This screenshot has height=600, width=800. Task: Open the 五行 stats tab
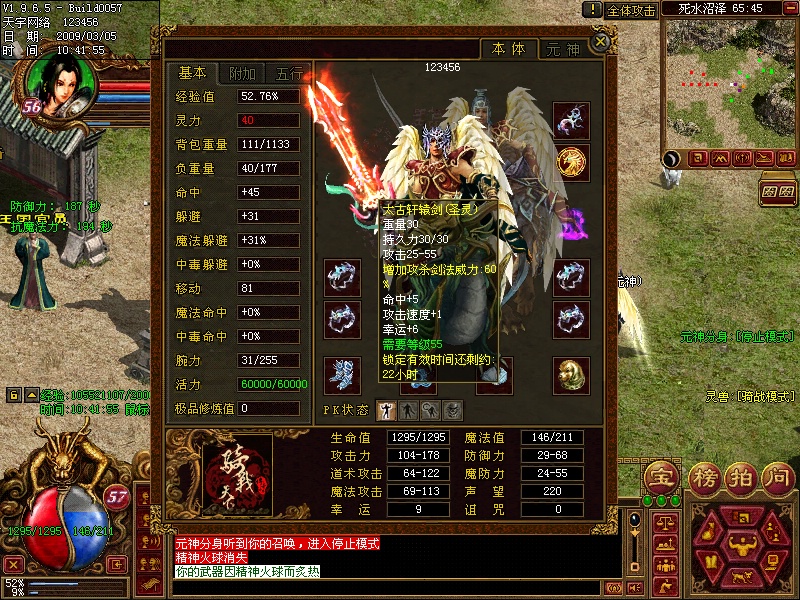(x=289, y=74)
